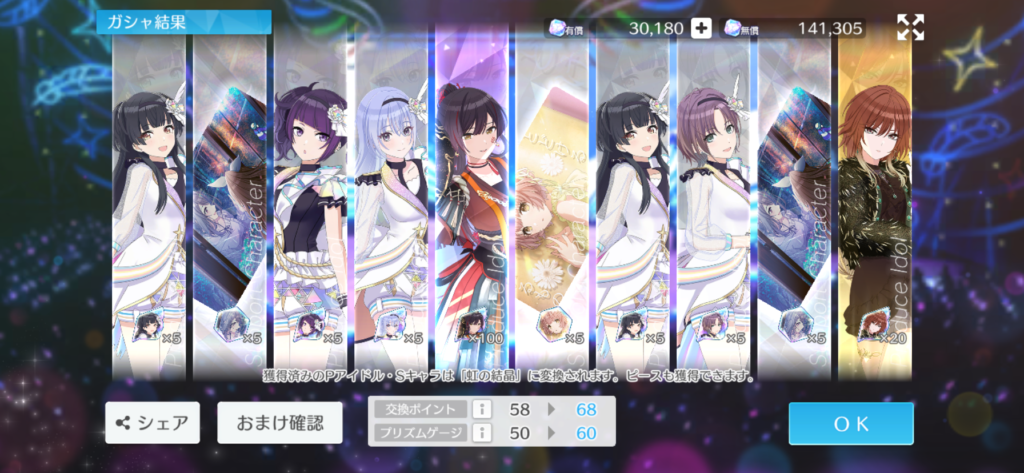Toggle the fullscreen expand arrows icon
Viewport: 1024px width, 473px height.
tap(910, 28)
